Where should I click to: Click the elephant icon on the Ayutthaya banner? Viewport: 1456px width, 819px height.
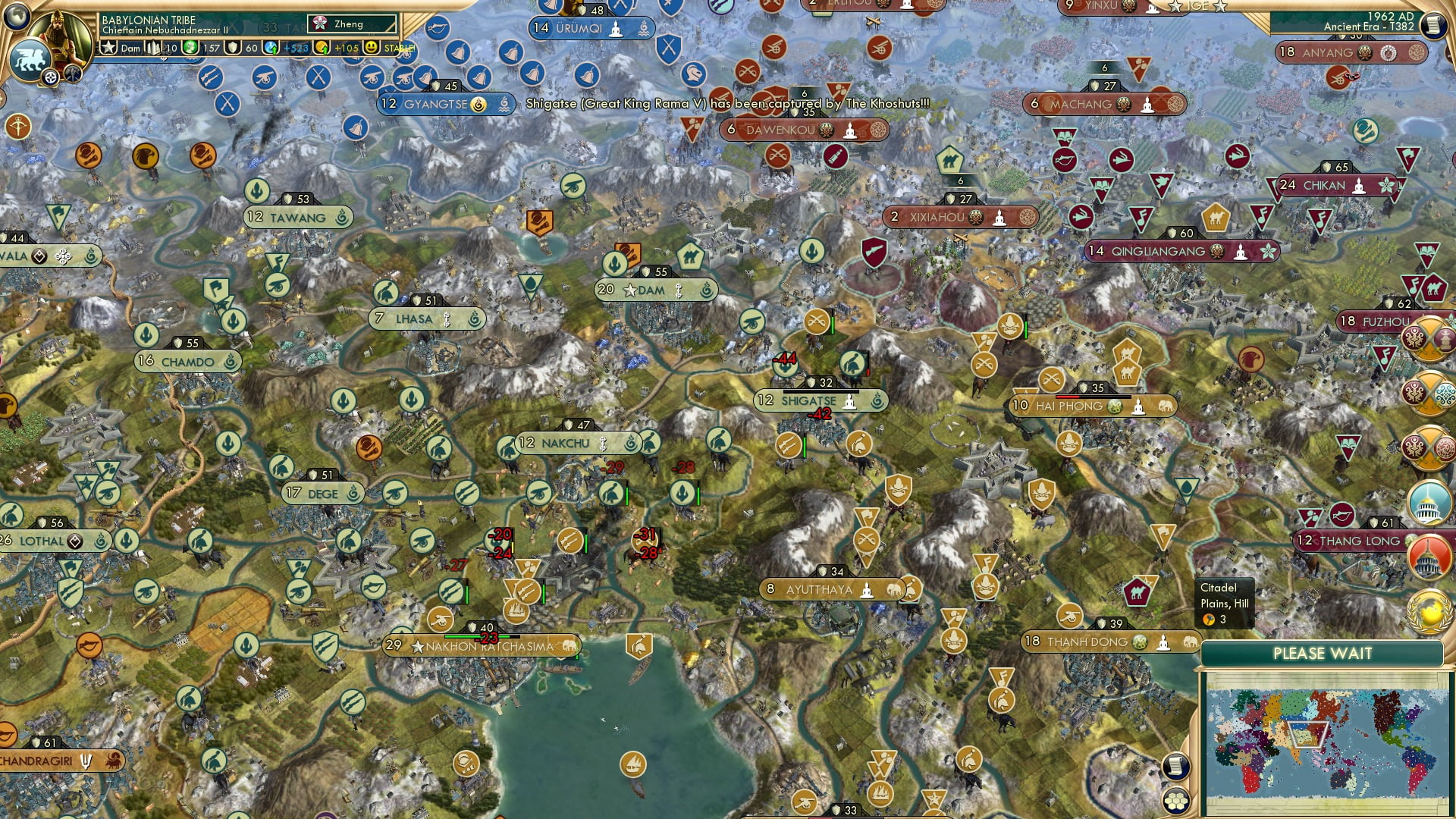coord(895,588)
